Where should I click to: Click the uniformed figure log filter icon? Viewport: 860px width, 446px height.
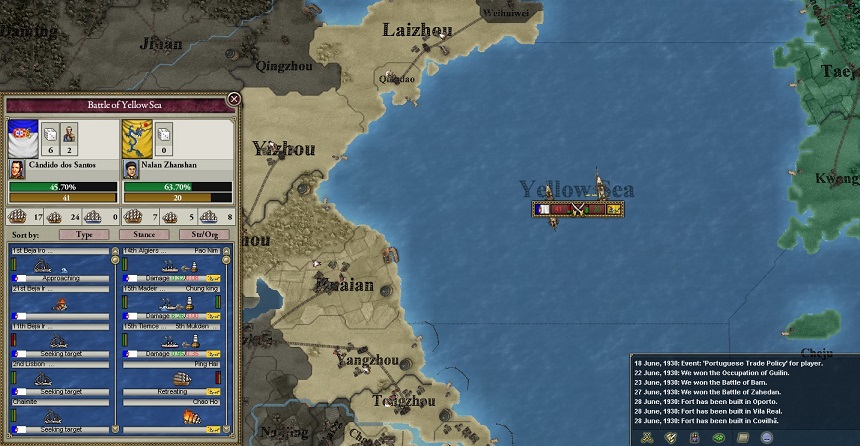coord(694,437)
